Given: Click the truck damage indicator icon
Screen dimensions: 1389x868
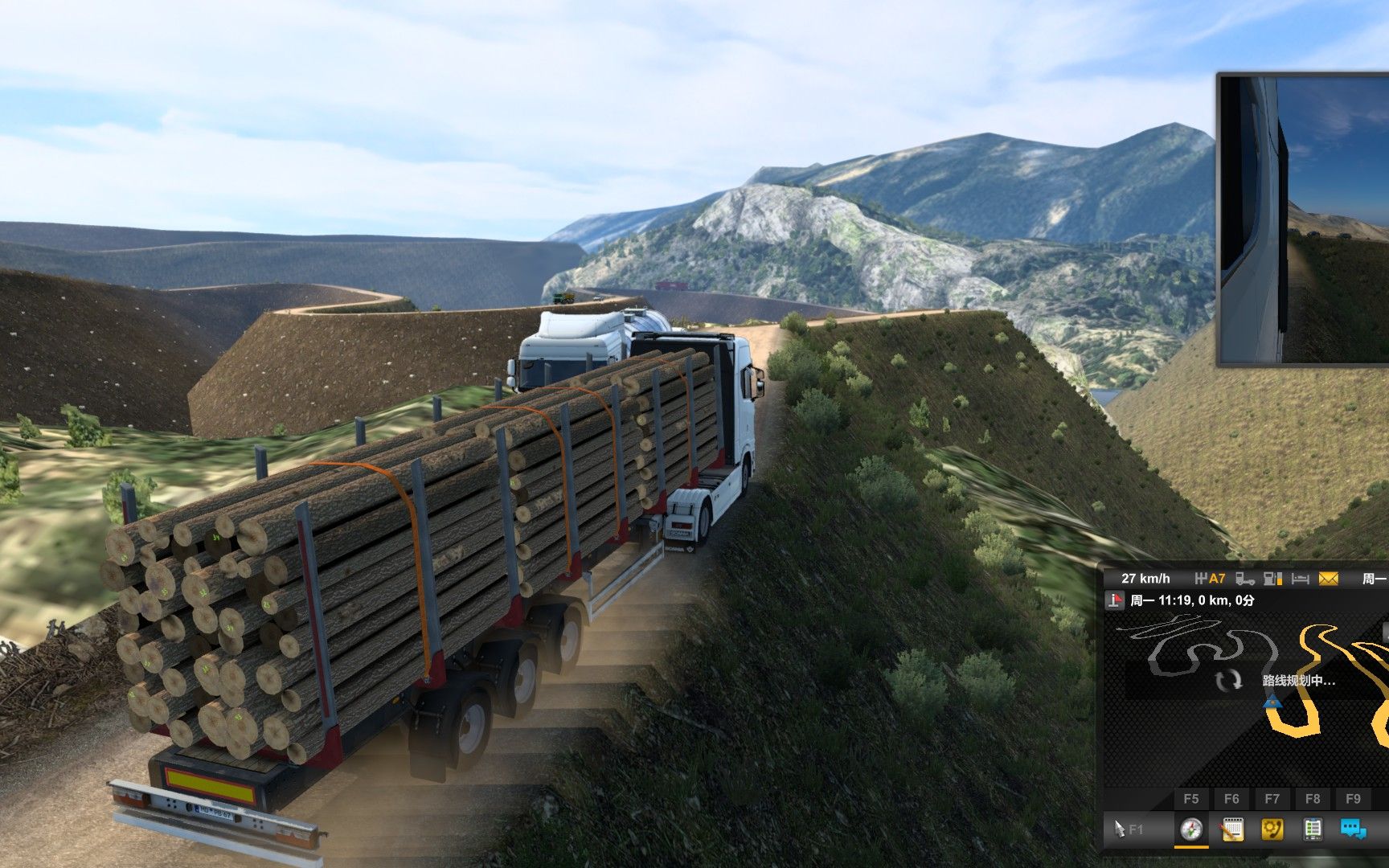Looking at the screenshot, I should 1245,579.
